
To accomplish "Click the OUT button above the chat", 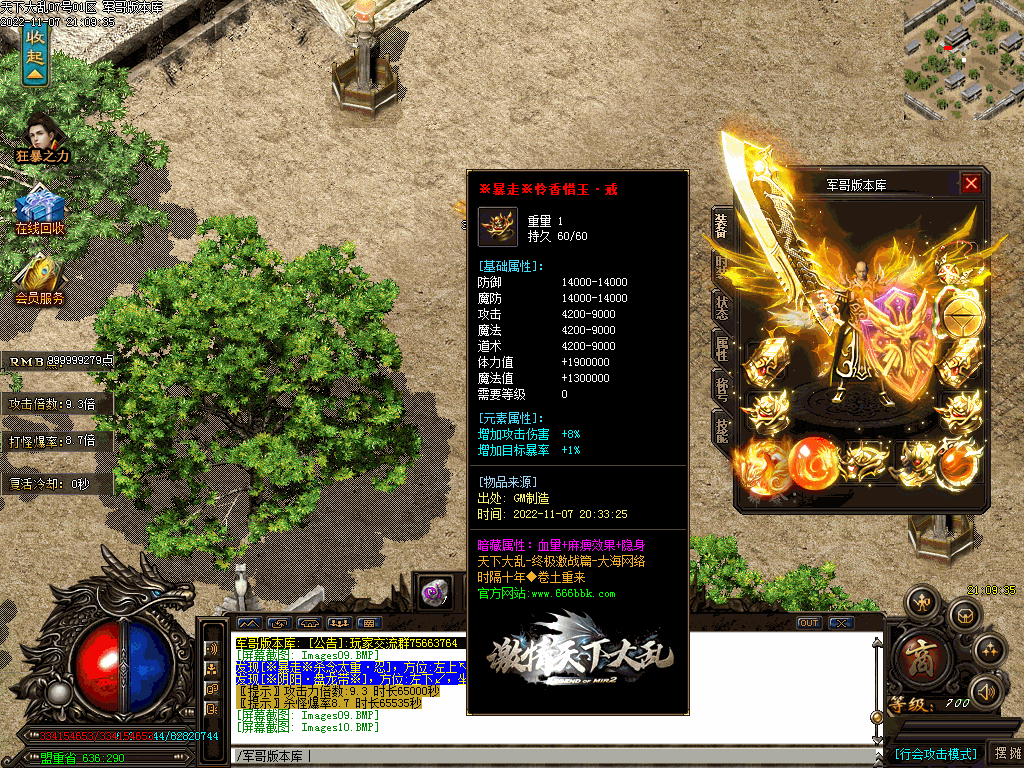I will pyautogui.click(x=809, y=623).
